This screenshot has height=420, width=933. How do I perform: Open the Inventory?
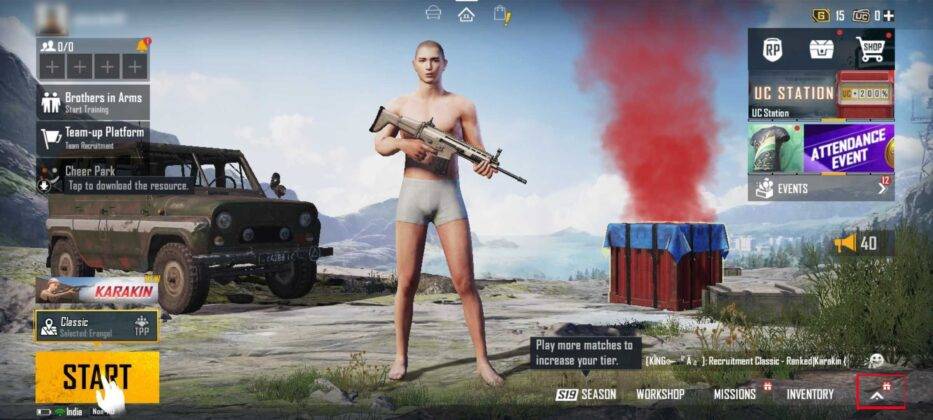coord(809,394)
